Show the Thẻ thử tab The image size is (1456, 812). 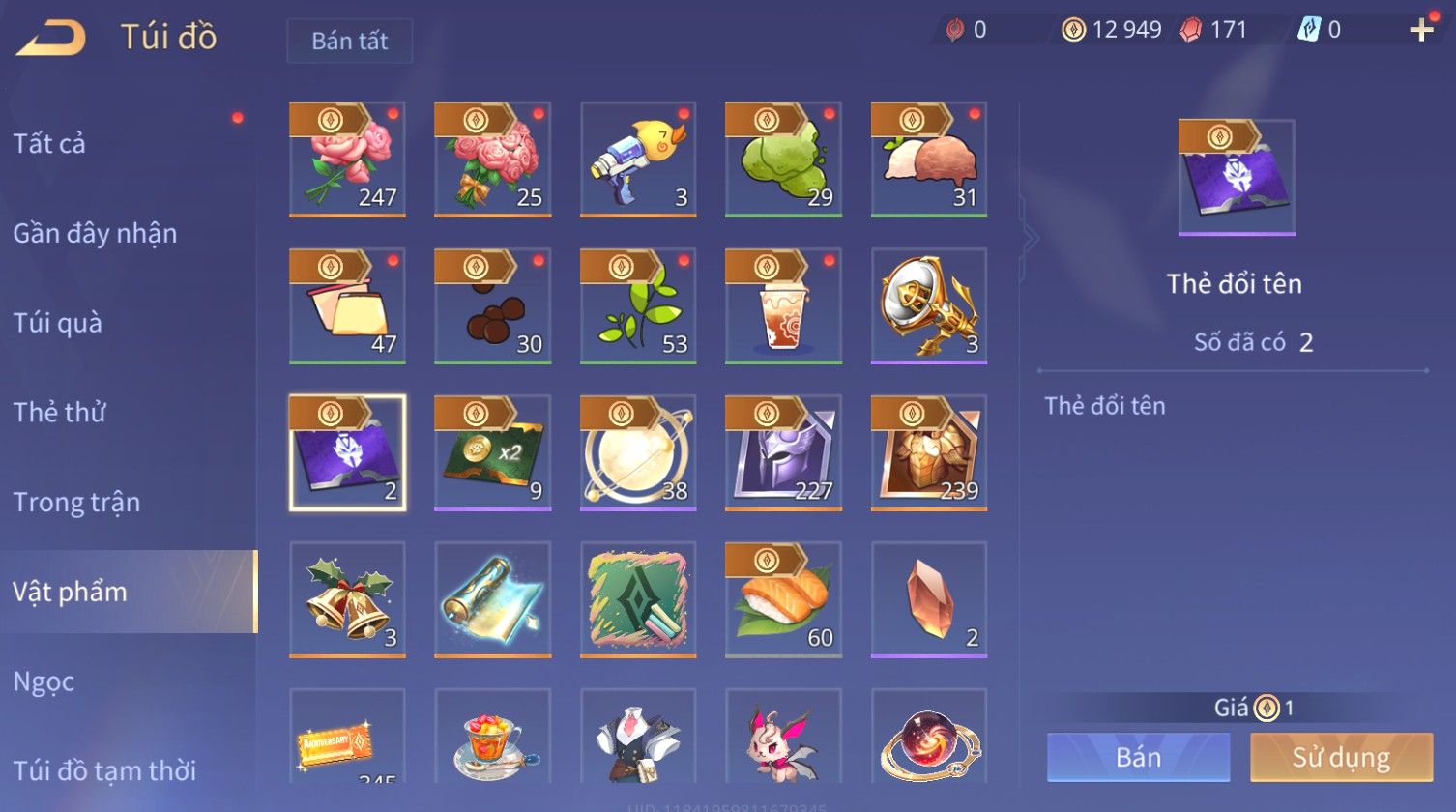click(x=60, y=413)
